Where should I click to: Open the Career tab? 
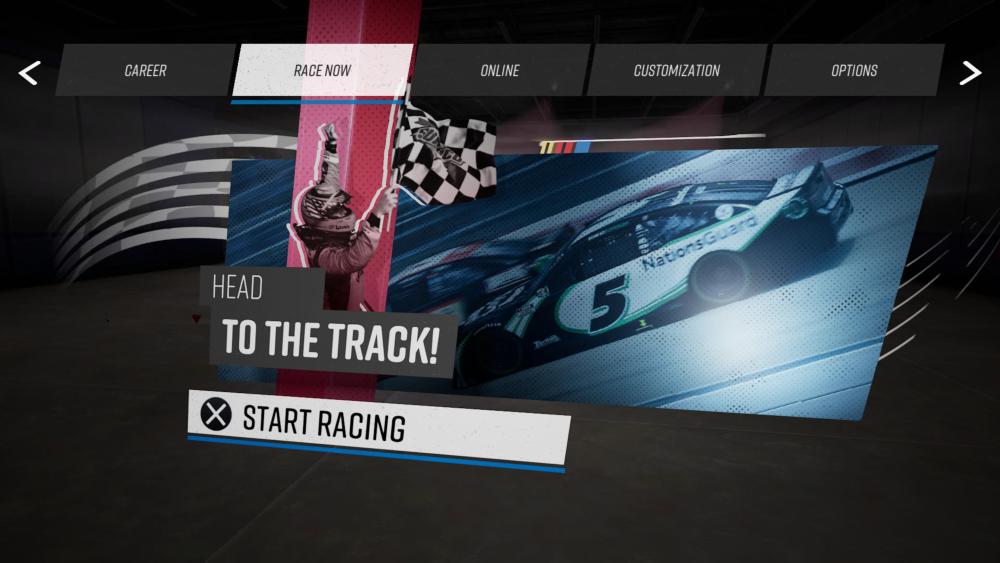(145, 70)
